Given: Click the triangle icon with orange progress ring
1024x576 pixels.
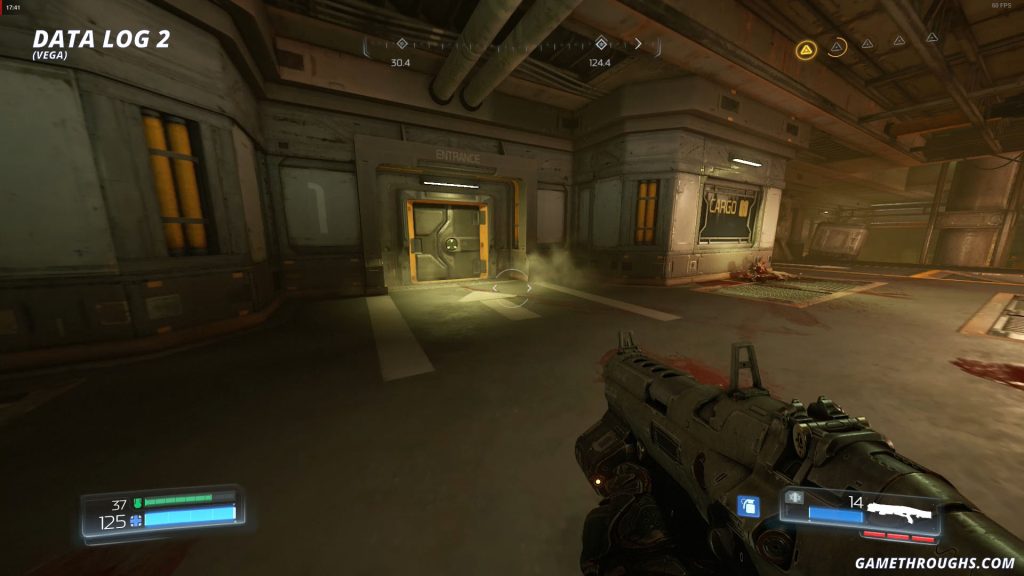Looking at the screenshot, I should point(836,46).
